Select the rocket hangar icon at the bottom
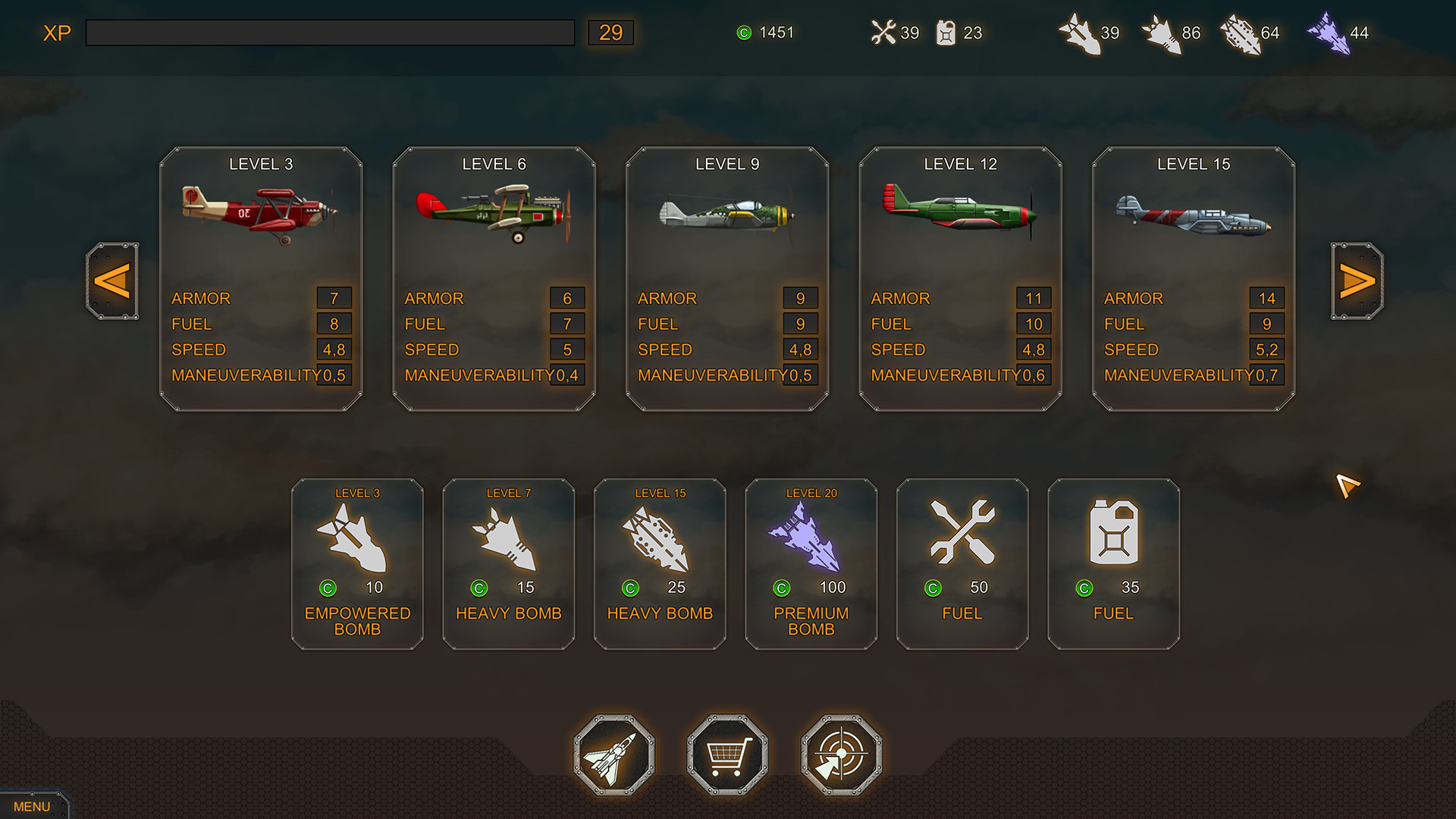This screenshot has height=819, width=1456. [614, 754]
